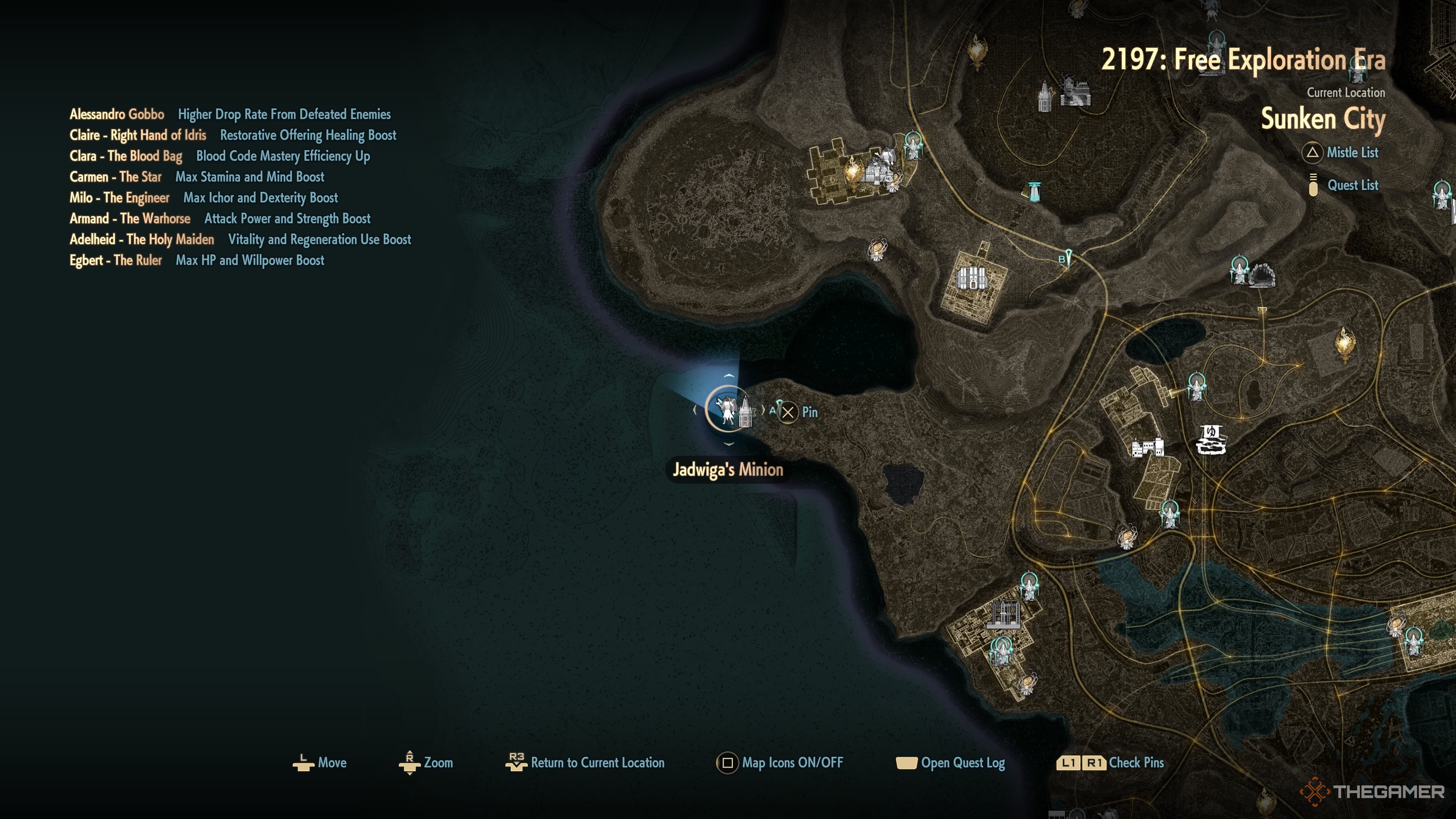Open the Quest List

1351,185
